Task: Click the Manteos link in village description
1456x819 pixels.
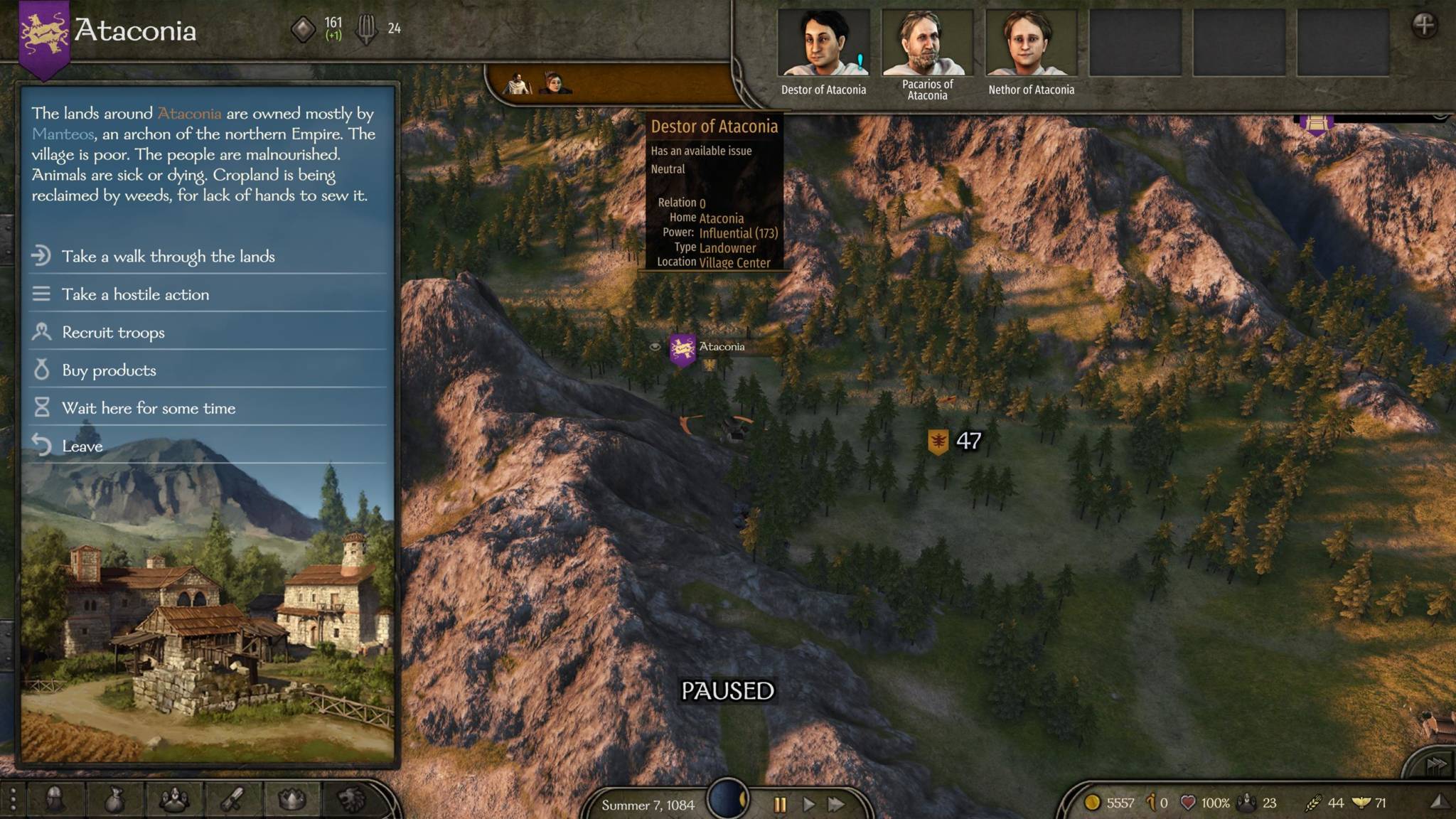Action: pyautogui.click(x=63, y=134)
